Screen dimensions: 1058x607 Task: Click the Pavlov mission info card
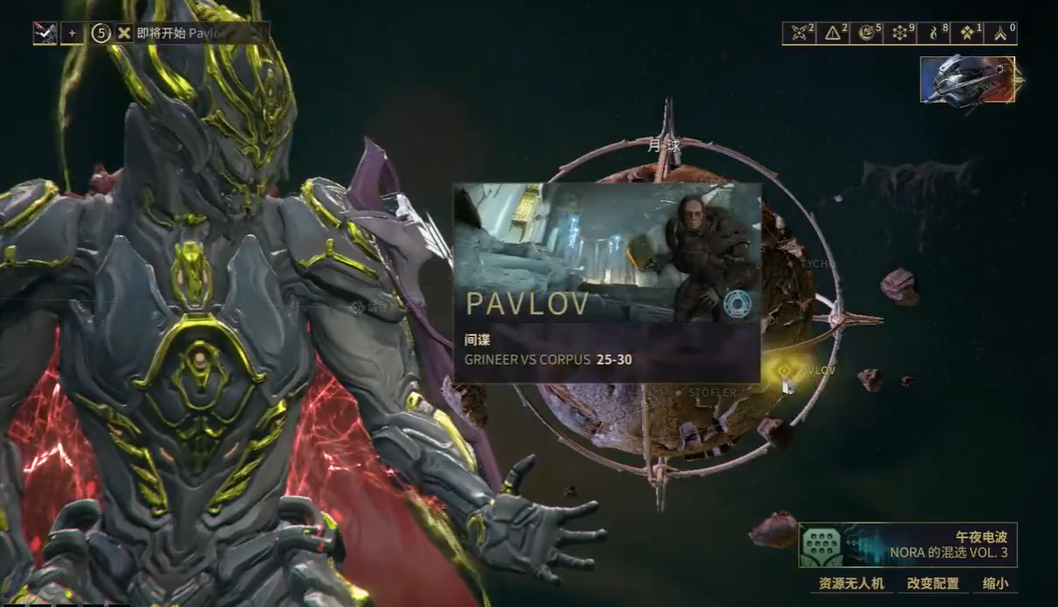(607, 282)
